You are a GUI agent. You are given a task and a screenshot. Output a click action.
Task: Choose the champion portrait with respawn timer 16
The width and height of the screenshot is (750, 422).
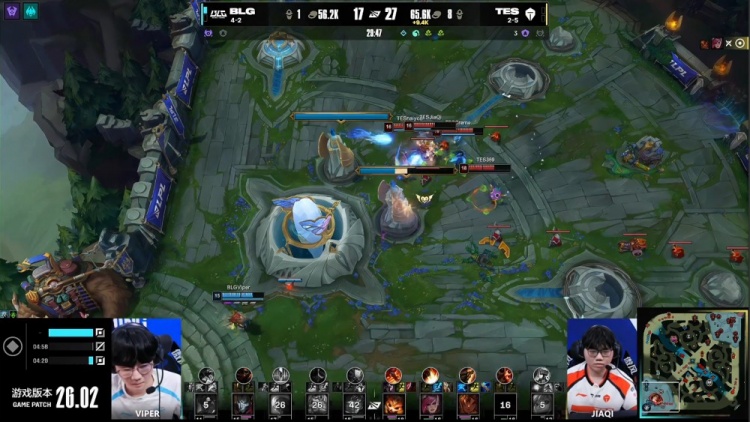click(x=504, y=403)
